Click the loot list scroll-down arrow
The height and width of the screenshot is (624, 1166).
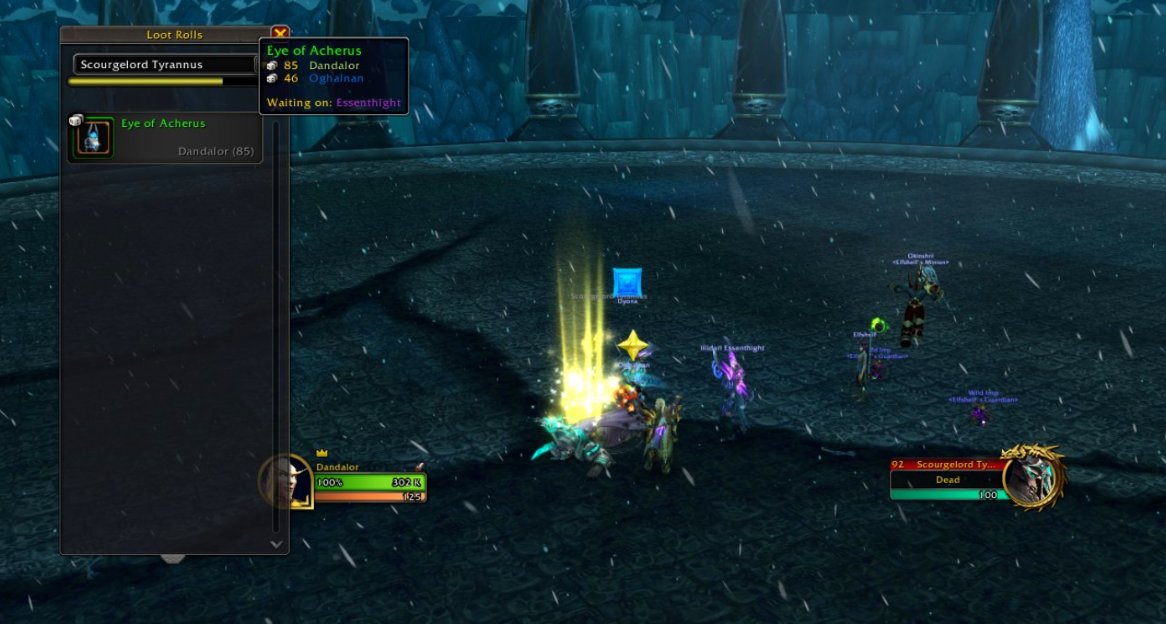pos(277,544)
